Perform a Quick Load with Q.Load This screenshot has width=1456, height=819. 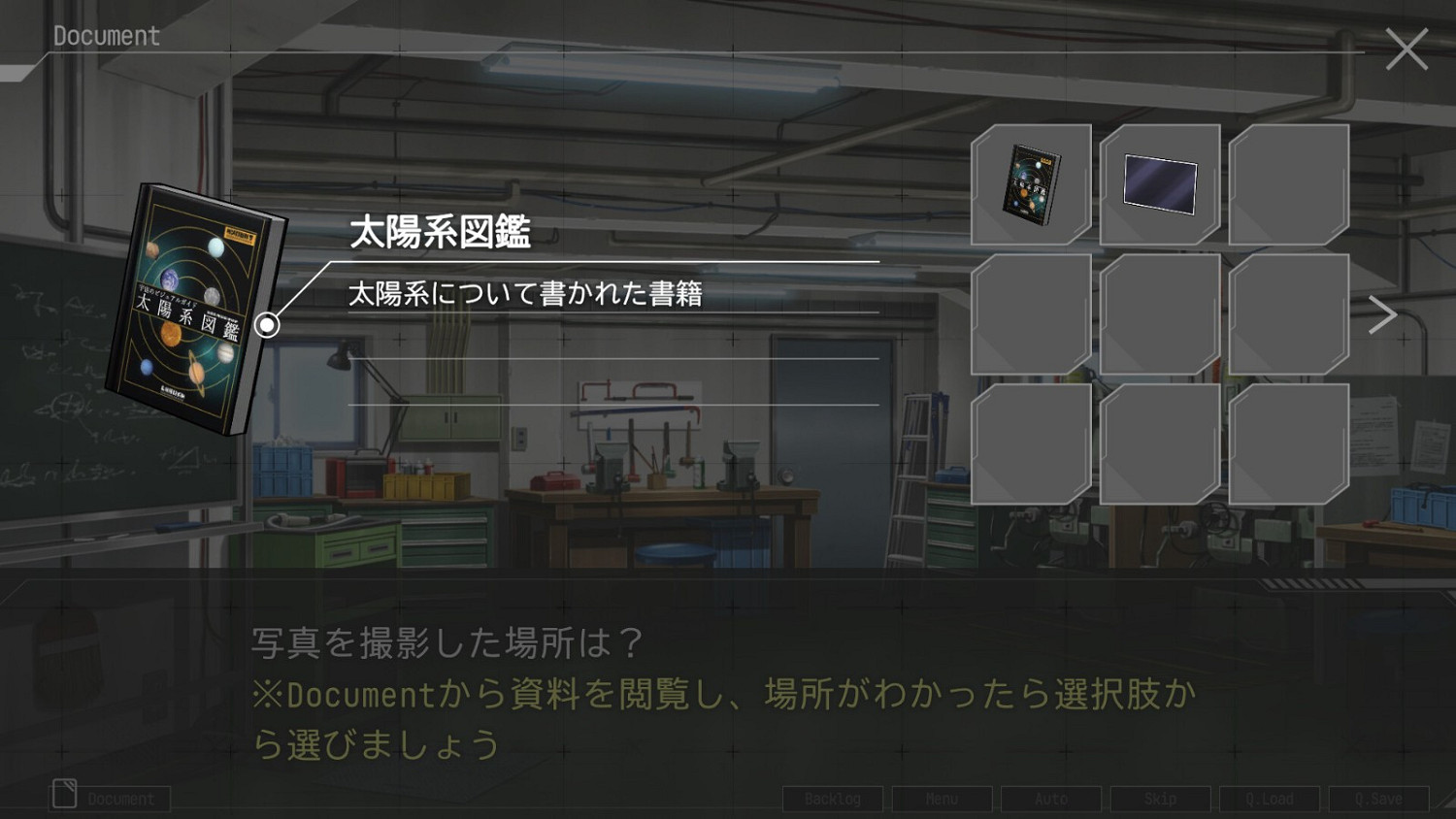1270,799
